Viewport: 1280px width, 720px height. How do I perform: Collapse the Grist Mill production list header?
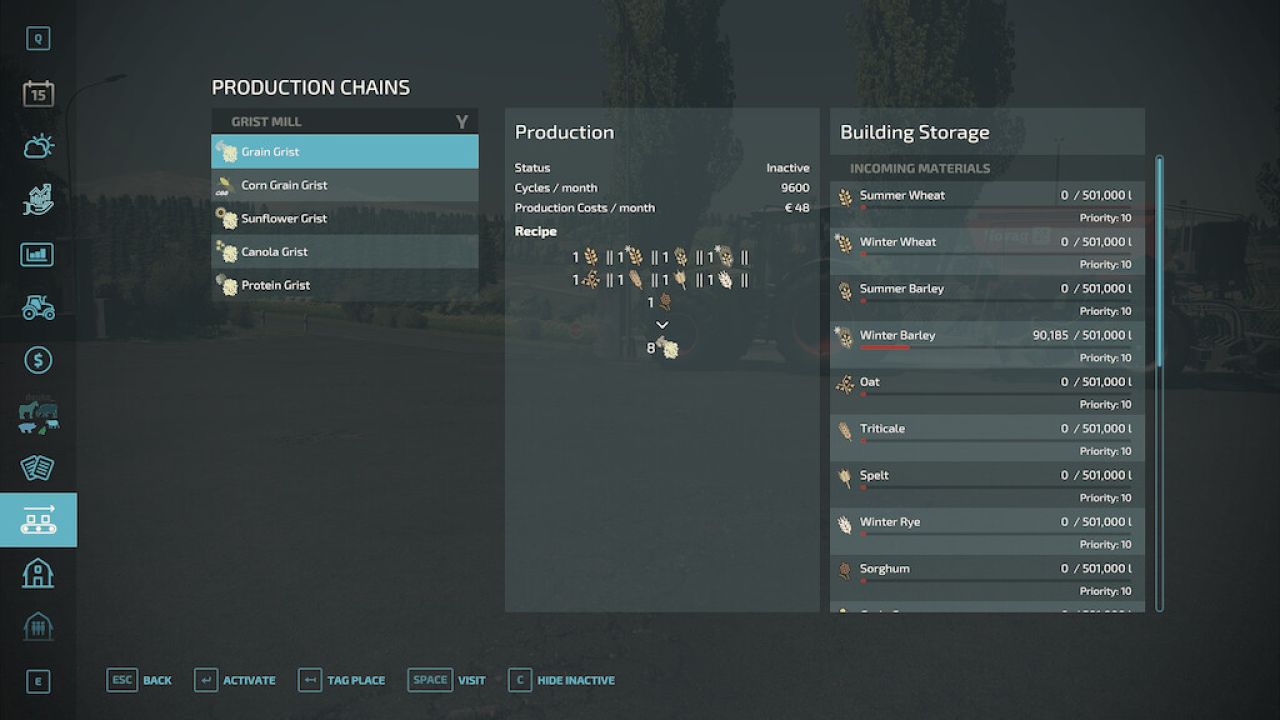[x=344, y=120]
